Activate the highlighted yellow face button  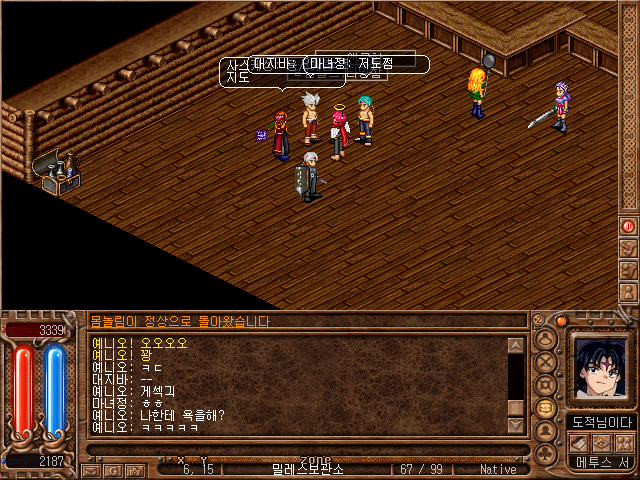[545, 408]
